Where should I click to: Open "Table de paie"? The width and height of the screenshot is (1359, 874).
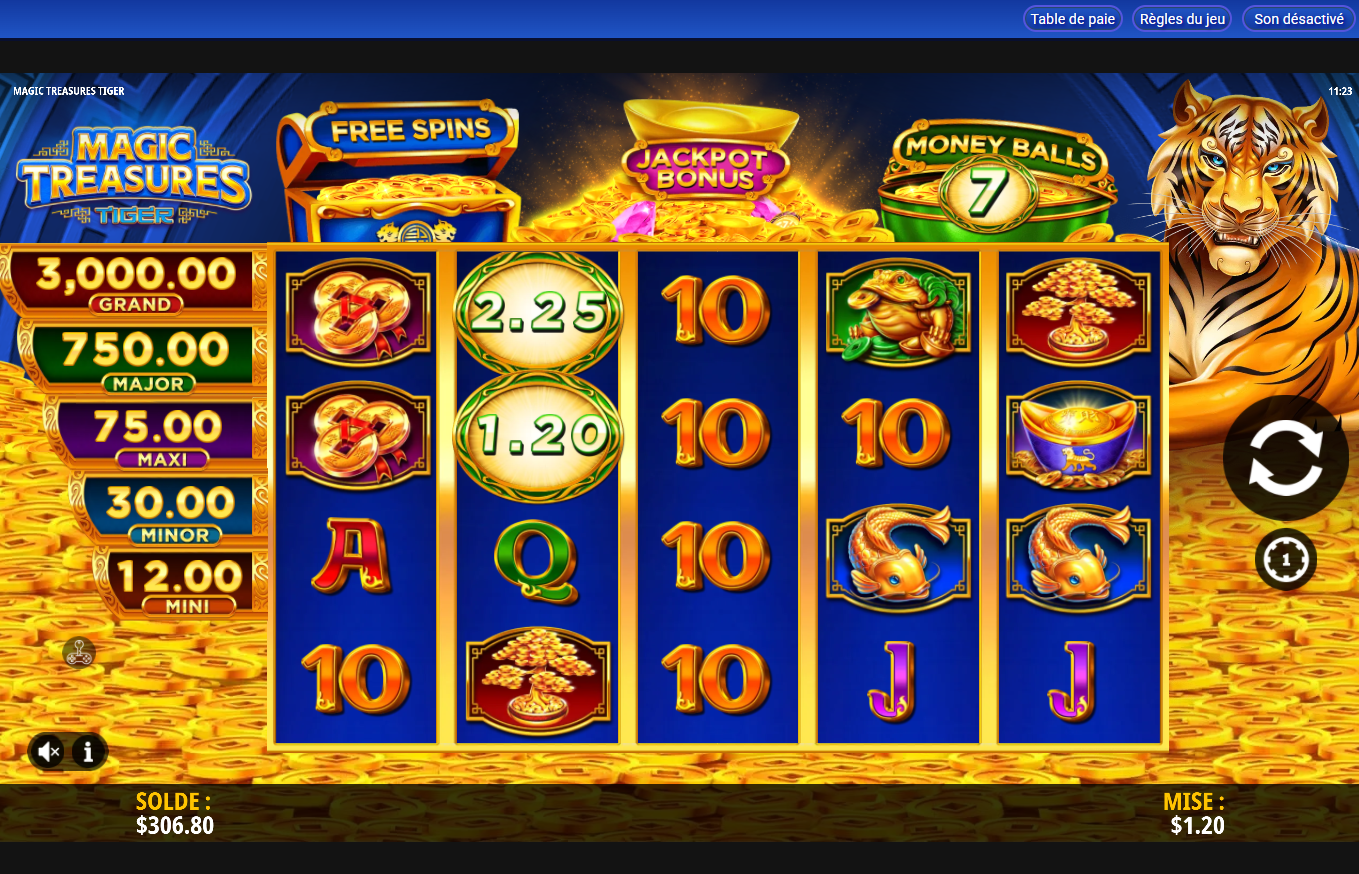1072,18
